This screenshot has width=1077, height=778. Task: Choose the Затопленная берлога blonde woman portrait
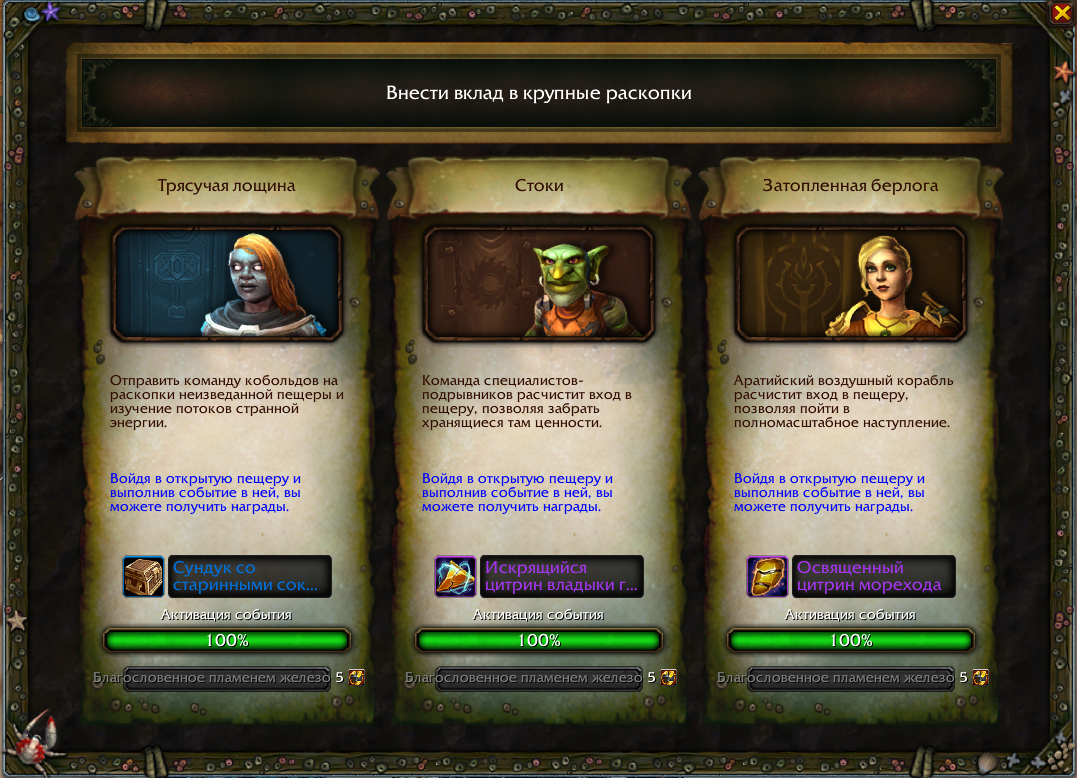click(x=851, y=284)
